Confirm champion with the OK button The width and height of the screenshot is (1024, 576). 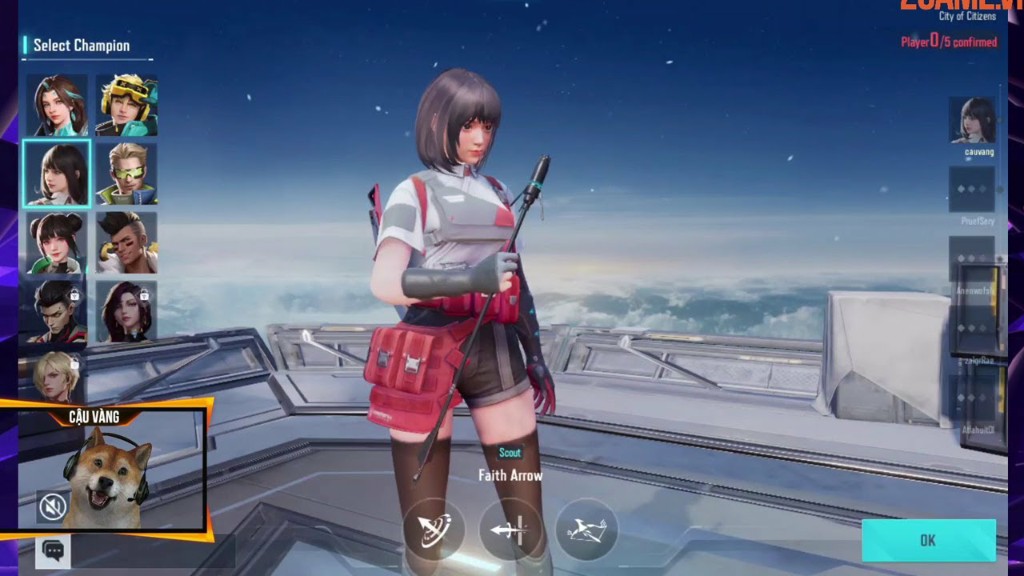click(x=928, y=540)
